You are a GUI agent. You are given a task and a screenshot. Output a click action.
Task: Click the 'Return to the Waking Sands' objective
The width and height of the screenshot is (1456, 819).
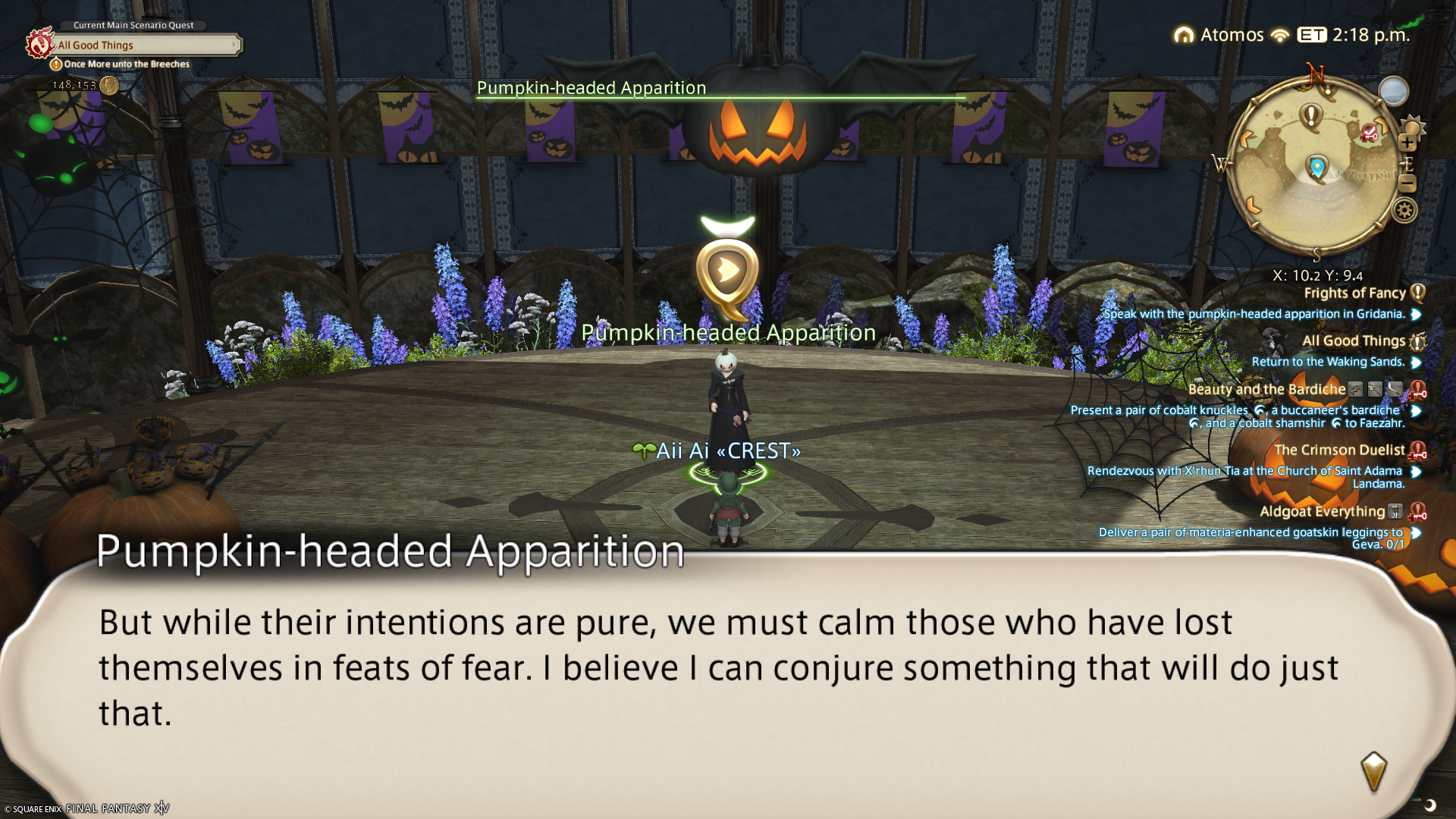tap(1328, 362)
